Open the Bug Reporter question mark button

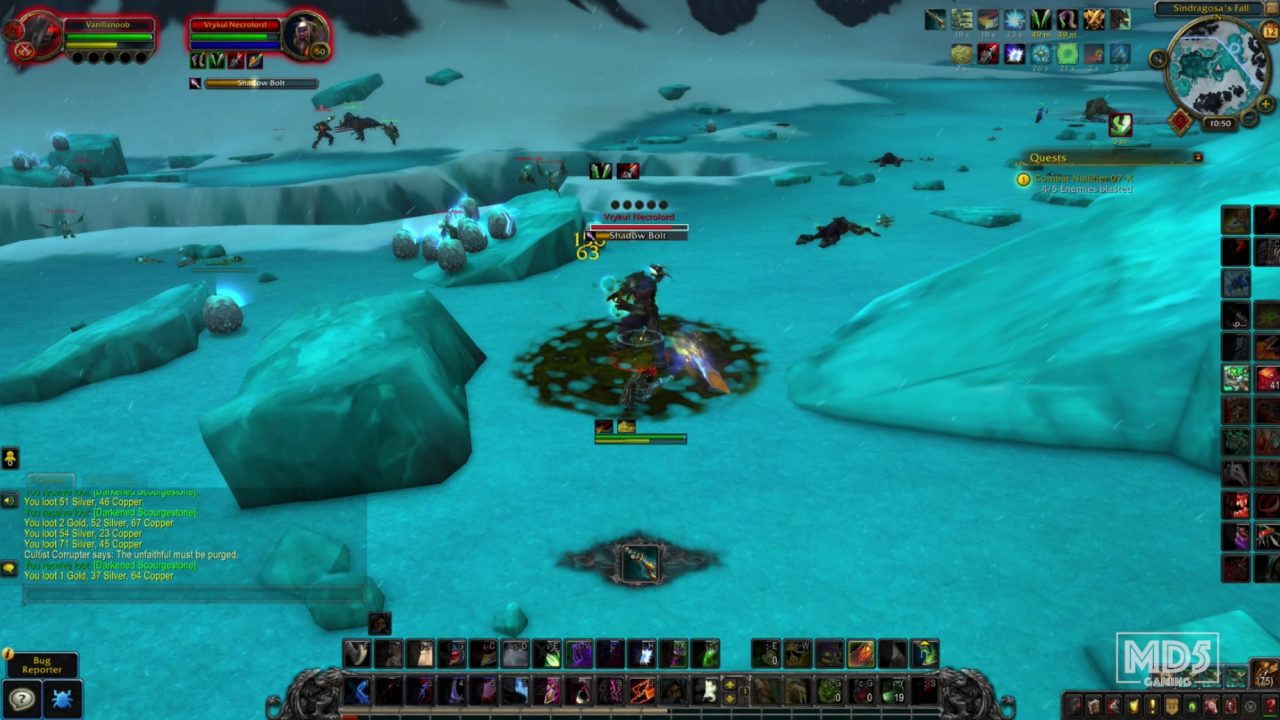[x=22, y=699]
